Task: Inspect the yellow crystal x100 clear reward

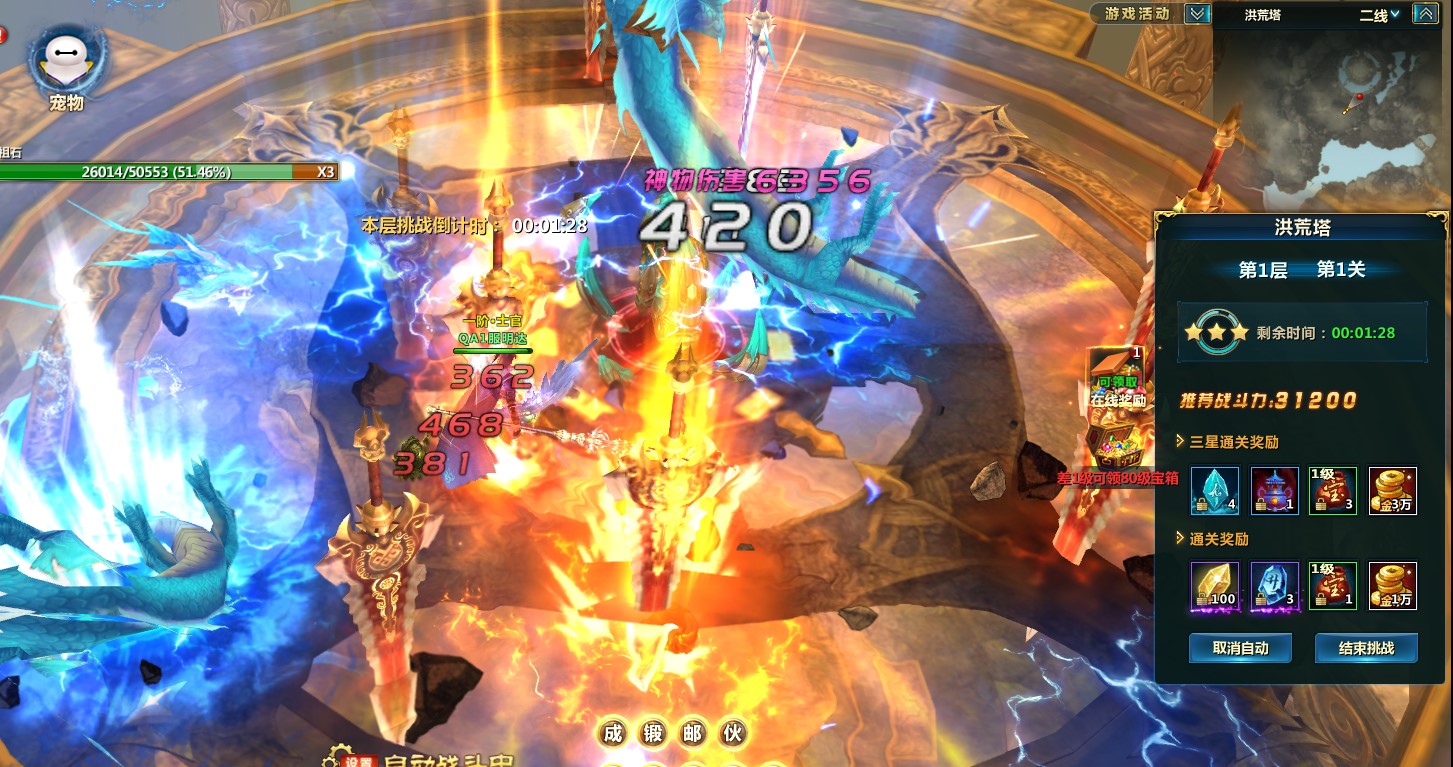Action: 1215,586
